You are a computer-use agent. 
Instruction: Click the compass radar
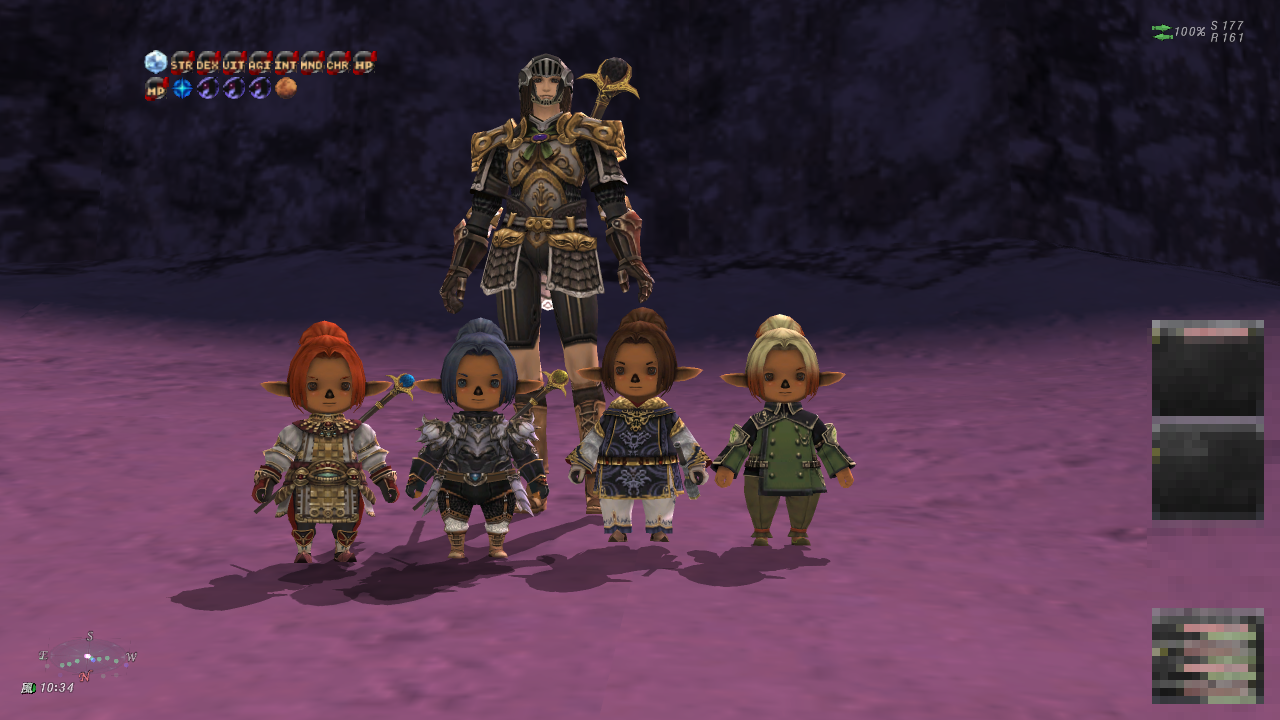coord(88,658)
